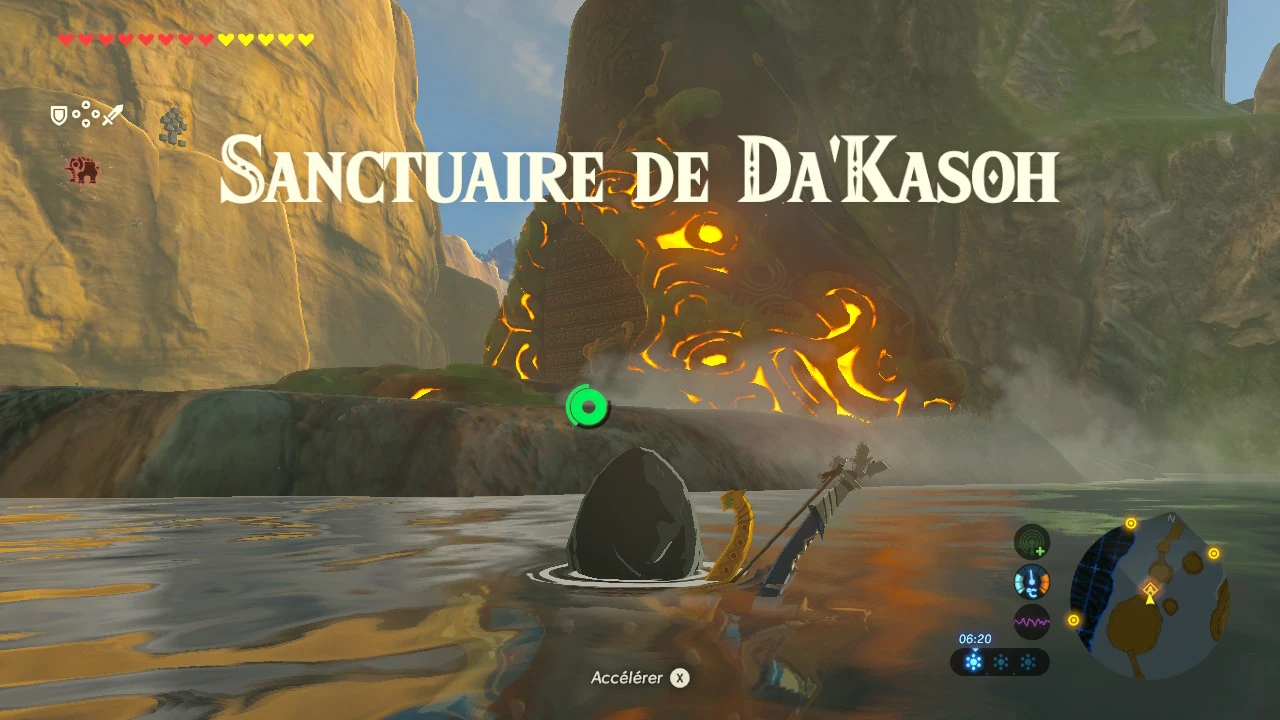Image resolution: width=1280 pixels, height=720 pixels.
Task: Click the third snowflake buff indicator
Action: (1028, 662)
